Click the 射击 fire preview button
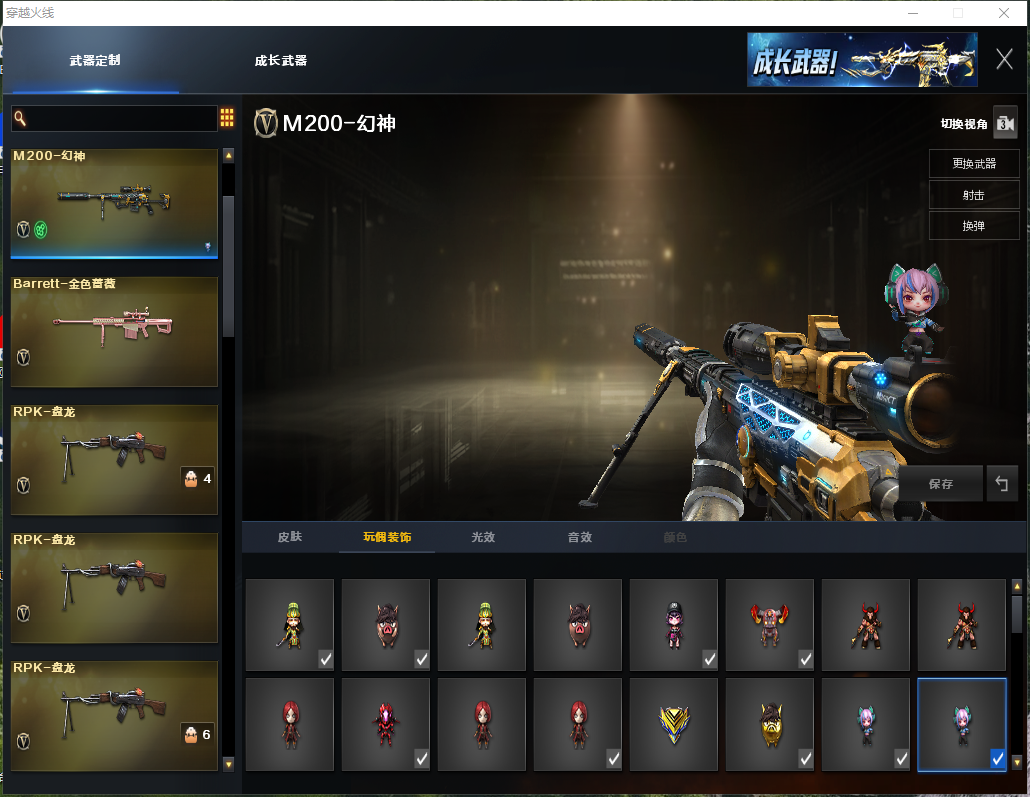The image size is (1030, 797). point(973,195)
